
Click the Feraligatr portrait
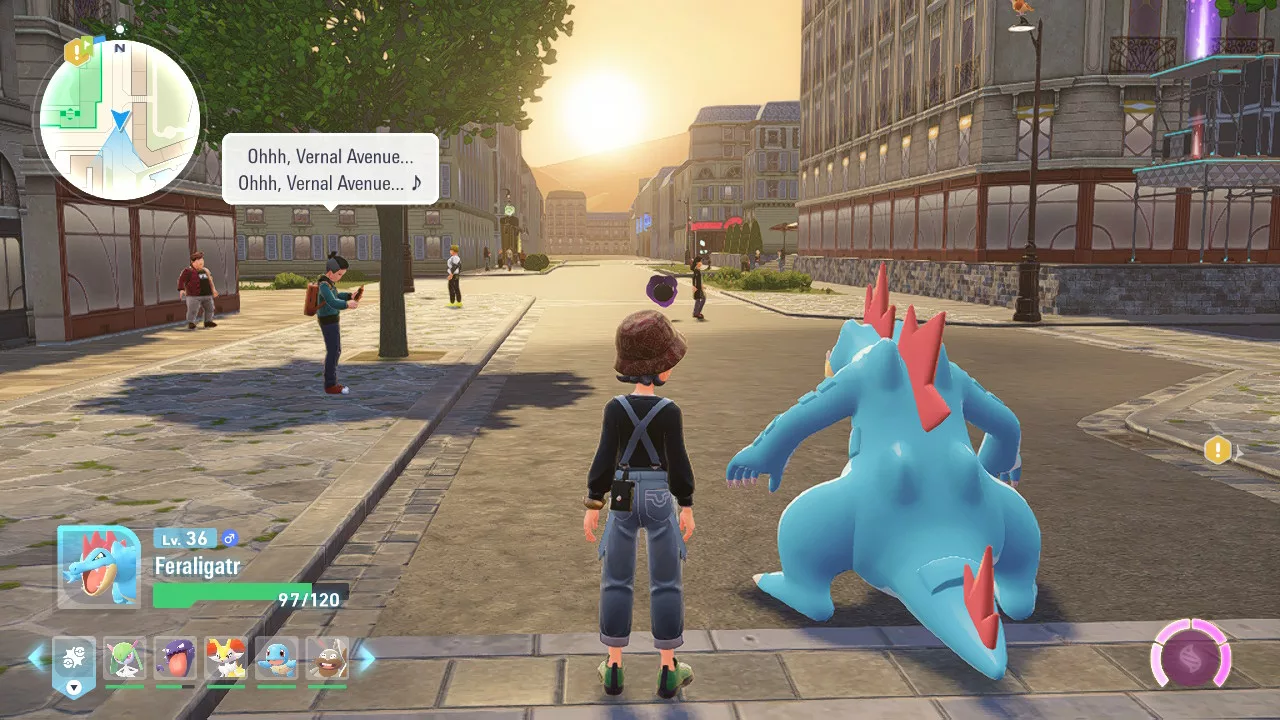(99, 567)
